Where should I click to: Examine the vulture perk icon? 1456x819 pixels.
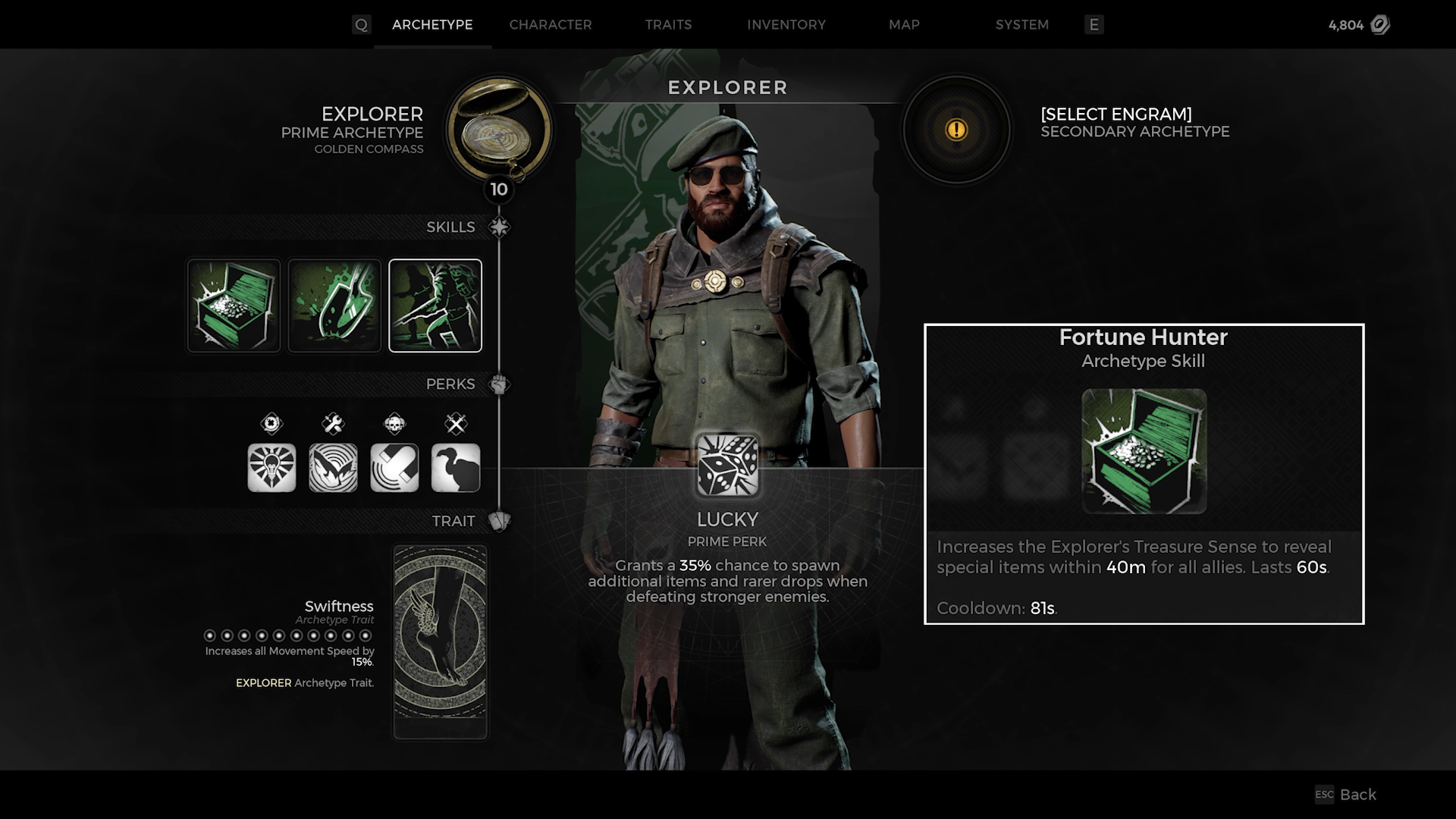click(x=456, y=468)
